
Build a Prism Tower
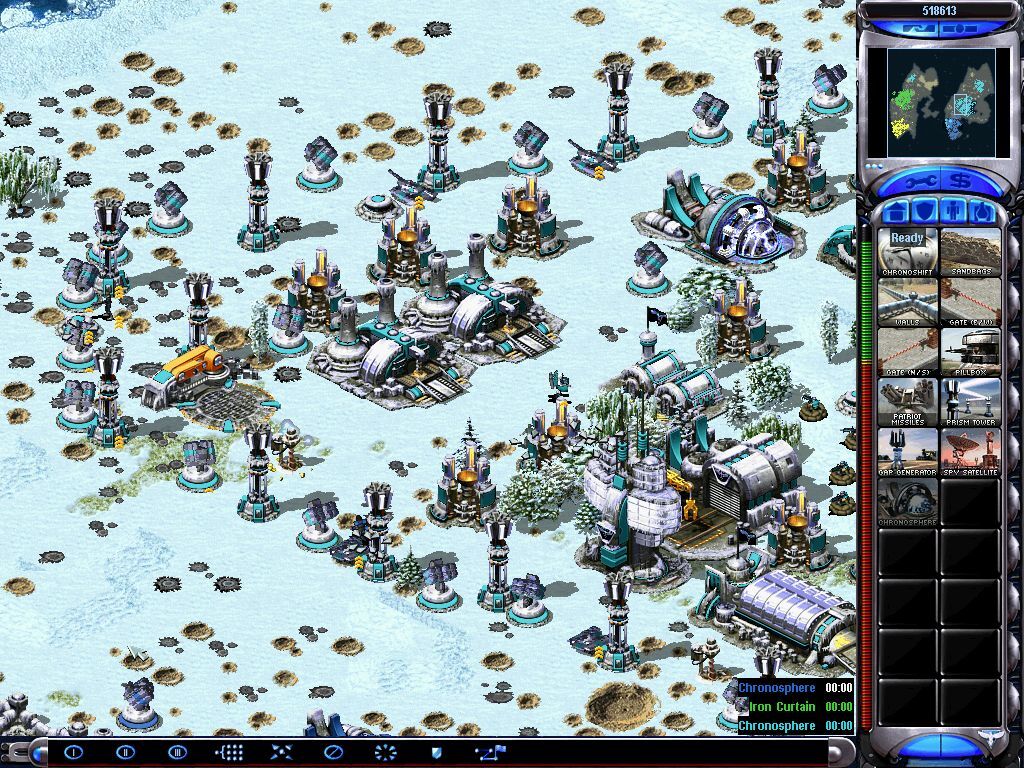[x=970, y=402]
